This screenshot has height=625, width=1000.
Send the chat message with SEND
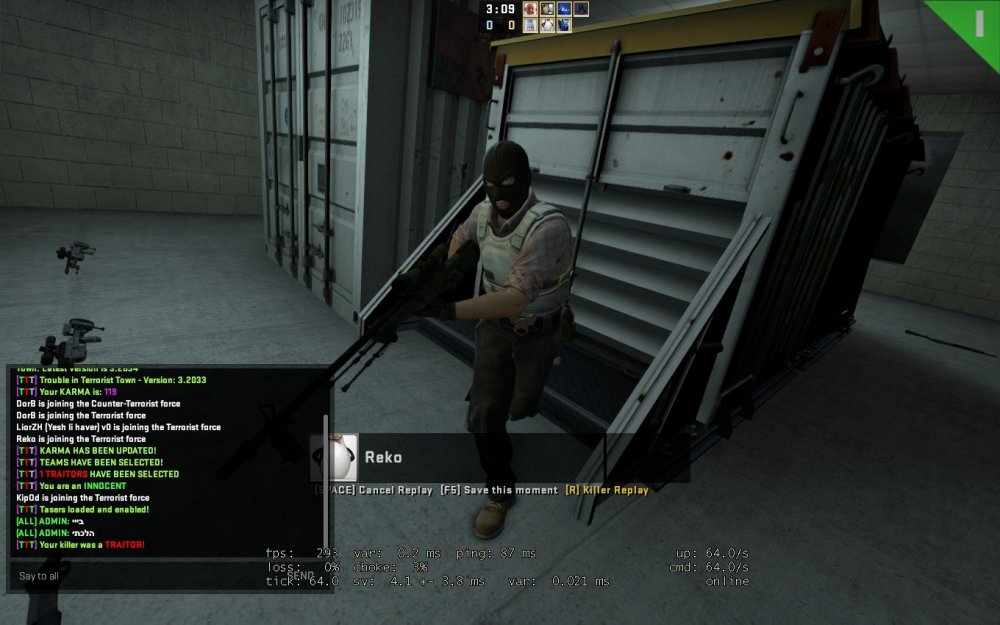click(x=301, y=575)
